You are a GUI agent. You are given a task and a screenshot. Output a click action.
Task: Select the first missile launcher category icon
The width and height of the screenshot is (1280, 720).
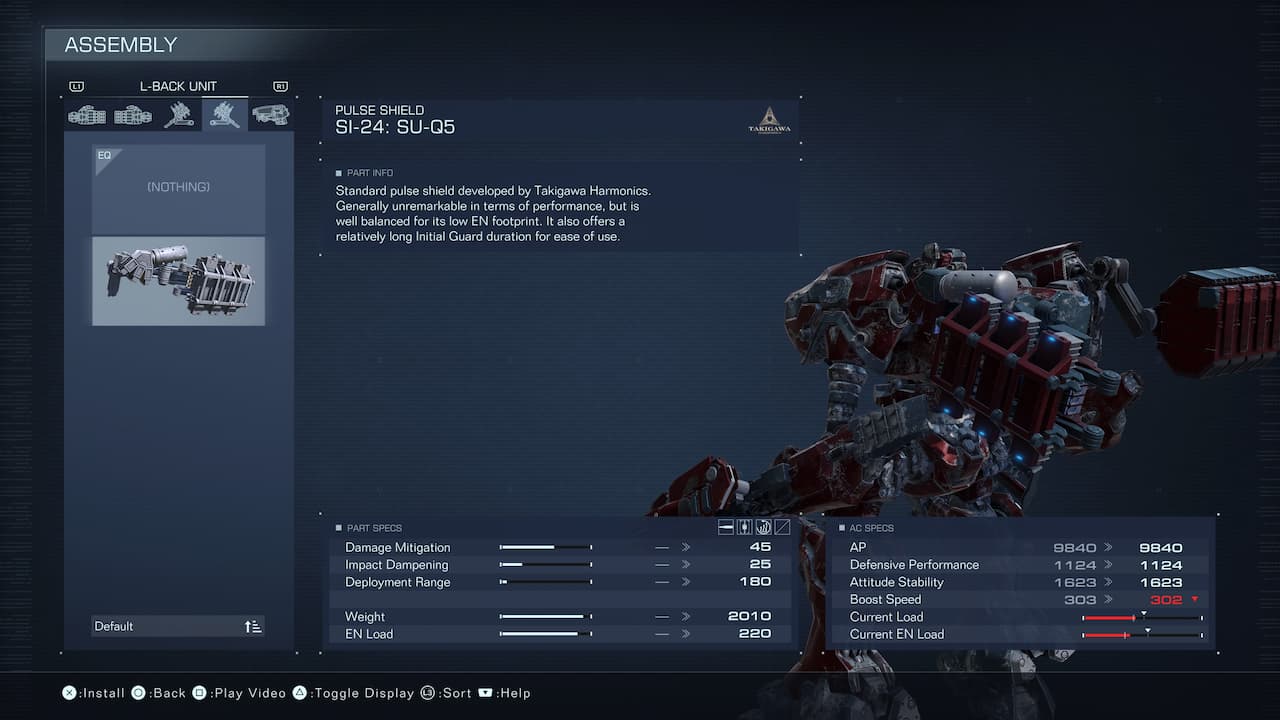pyautogui.click(x=87, y=114)
